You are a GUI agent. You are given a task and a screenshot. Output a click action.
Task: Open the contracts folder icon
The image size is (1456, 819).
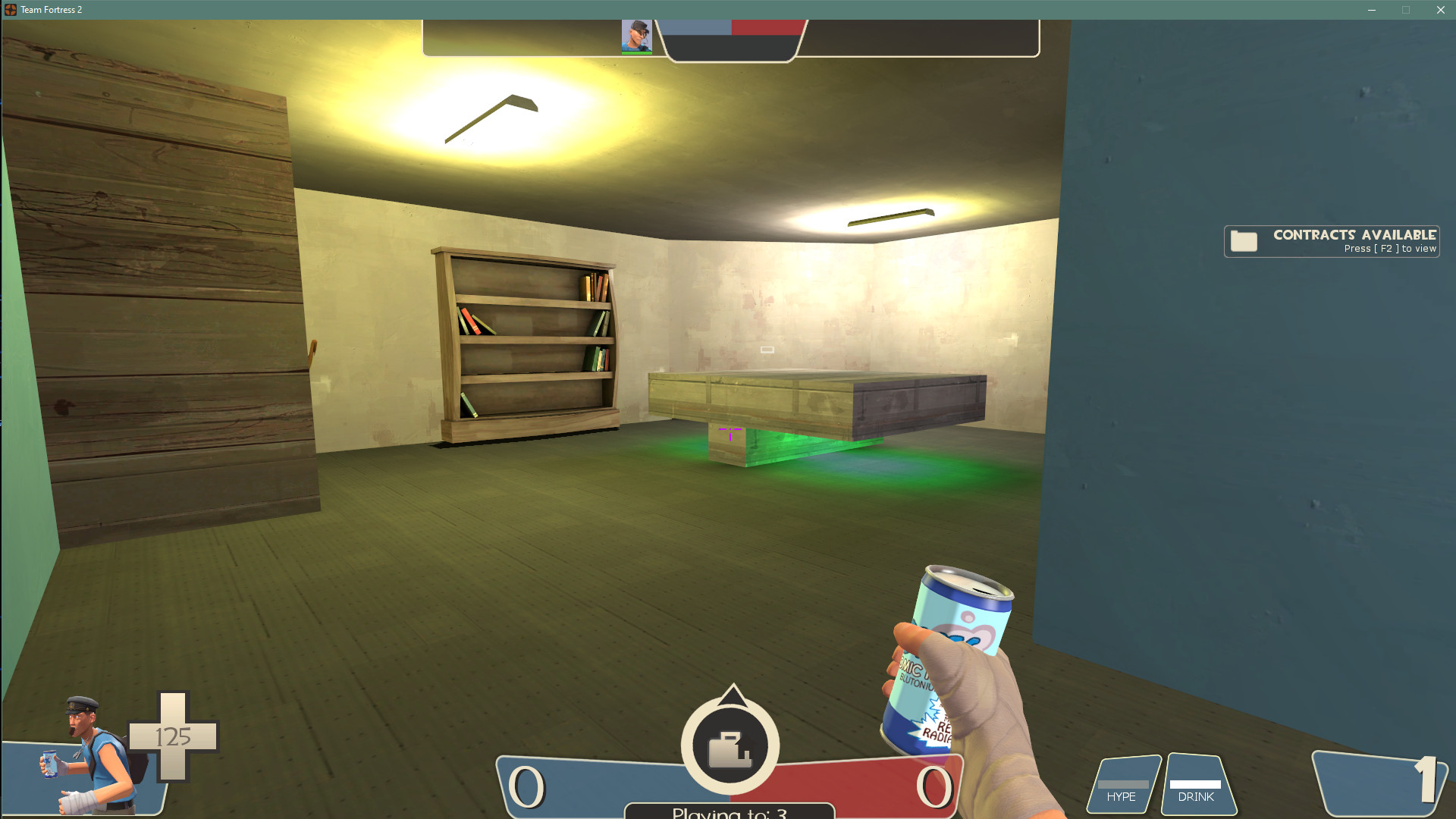1243,240
